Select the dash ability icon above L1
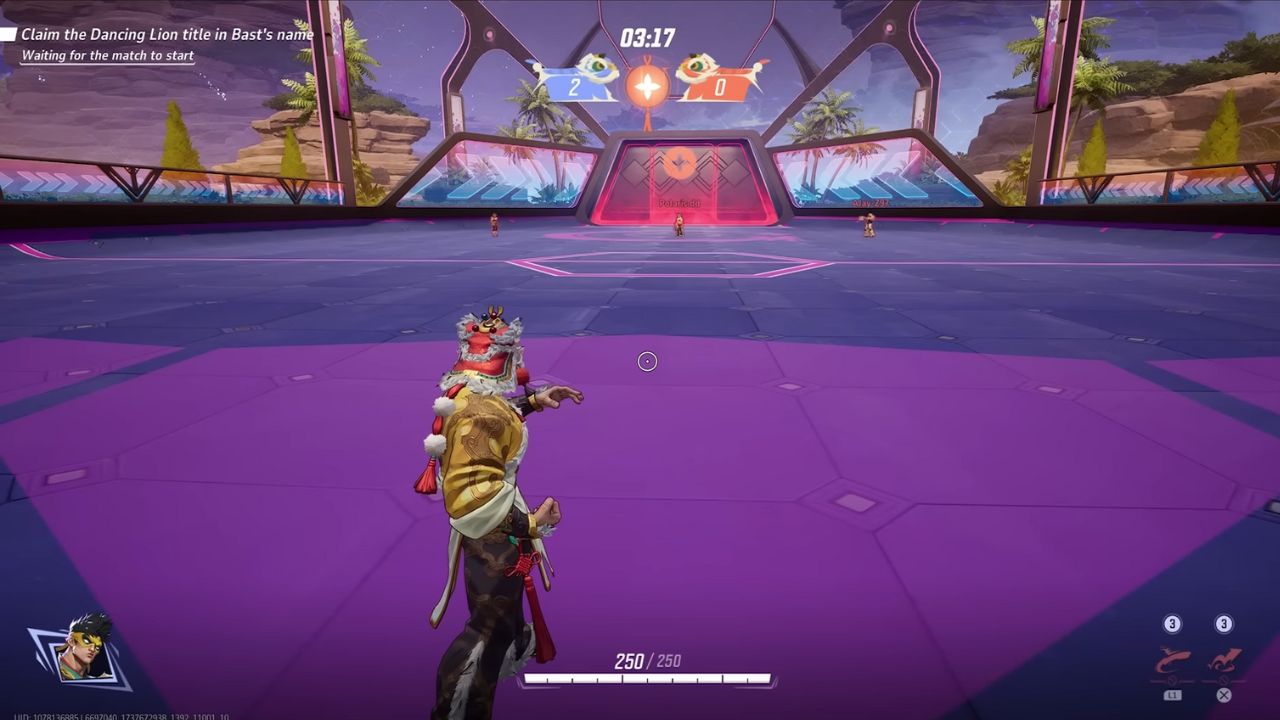 click(1172, 658)
